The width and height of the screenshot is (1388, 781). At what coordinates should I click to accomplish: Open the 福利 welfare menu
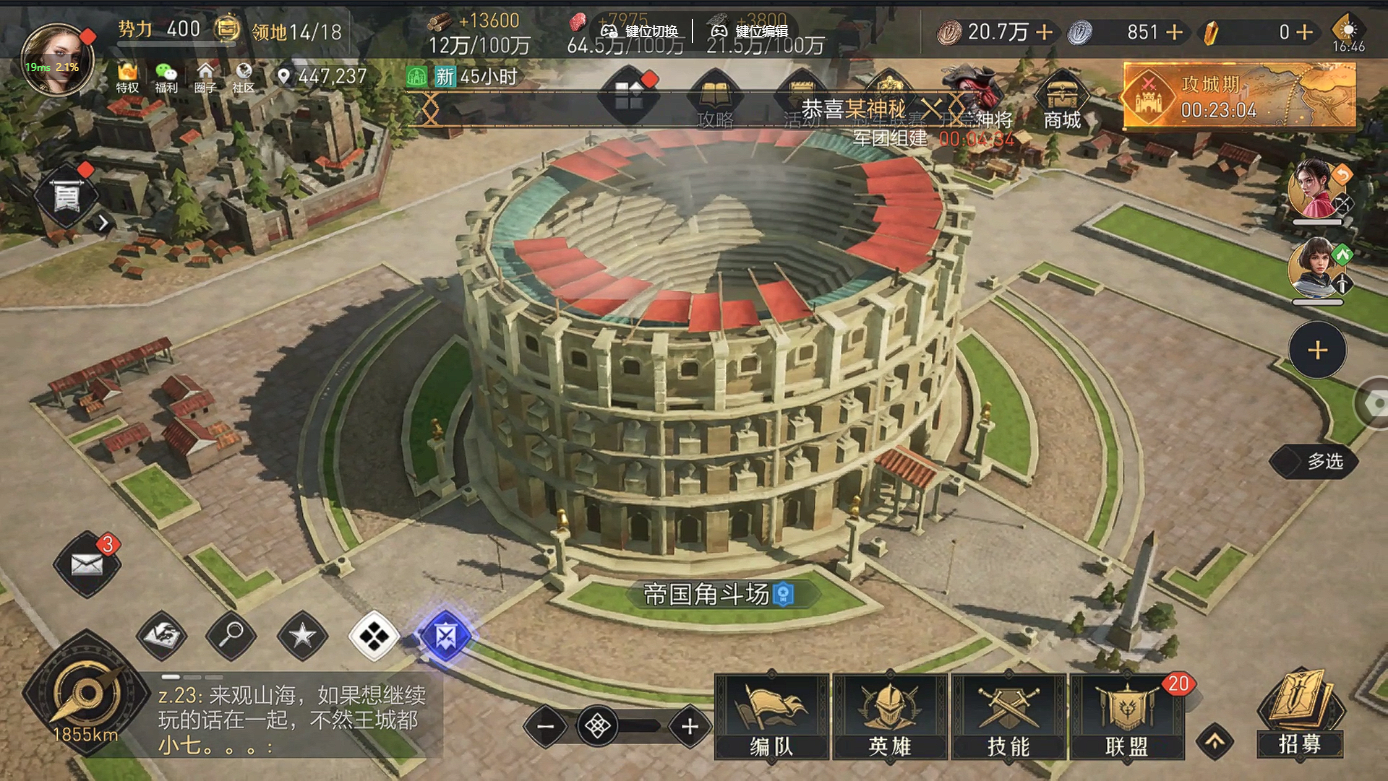tap(166, 76)
